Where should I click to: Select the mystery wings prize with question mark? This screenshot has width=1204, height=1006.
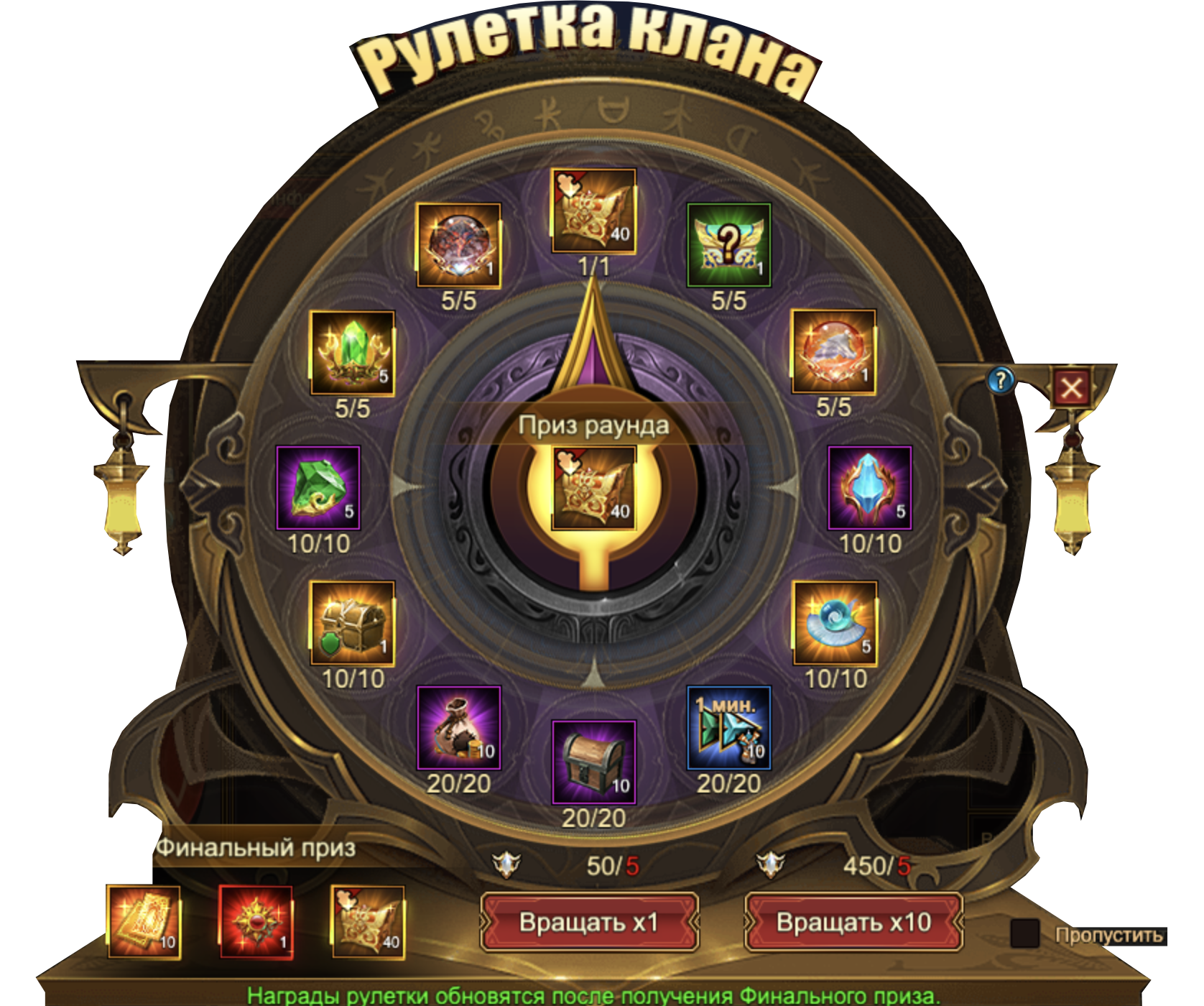[x=728, y=245]
